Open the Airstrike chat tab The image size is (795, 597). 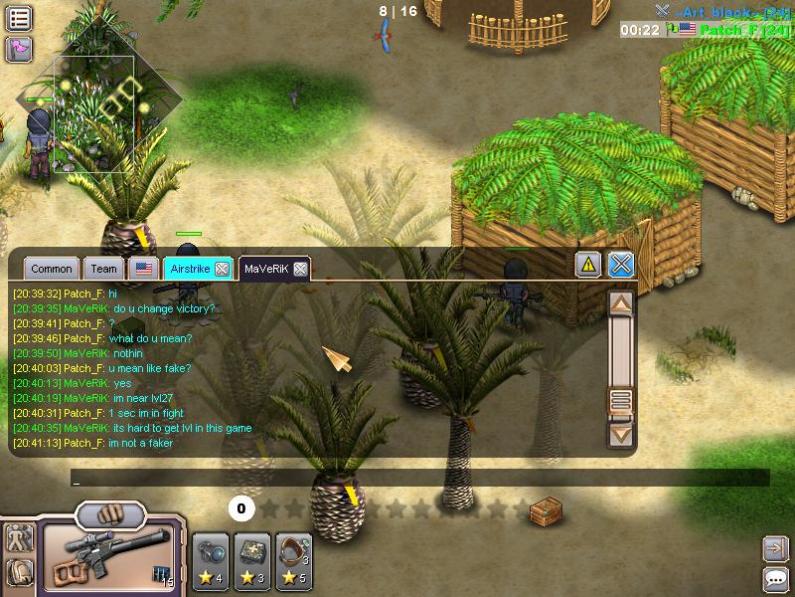(189, 268)
